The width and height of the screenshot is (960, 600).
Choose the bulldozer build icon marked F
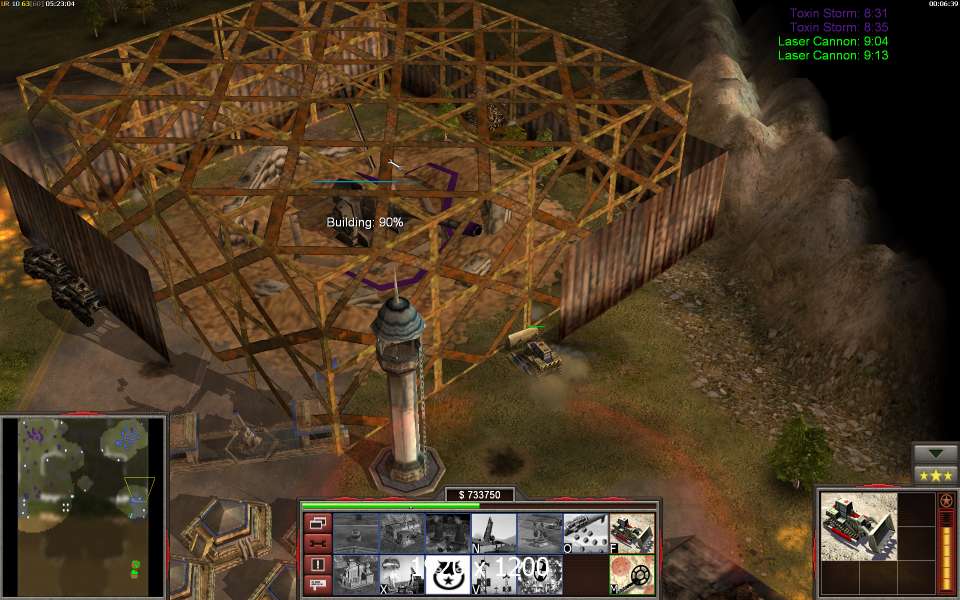pos(632,532)
